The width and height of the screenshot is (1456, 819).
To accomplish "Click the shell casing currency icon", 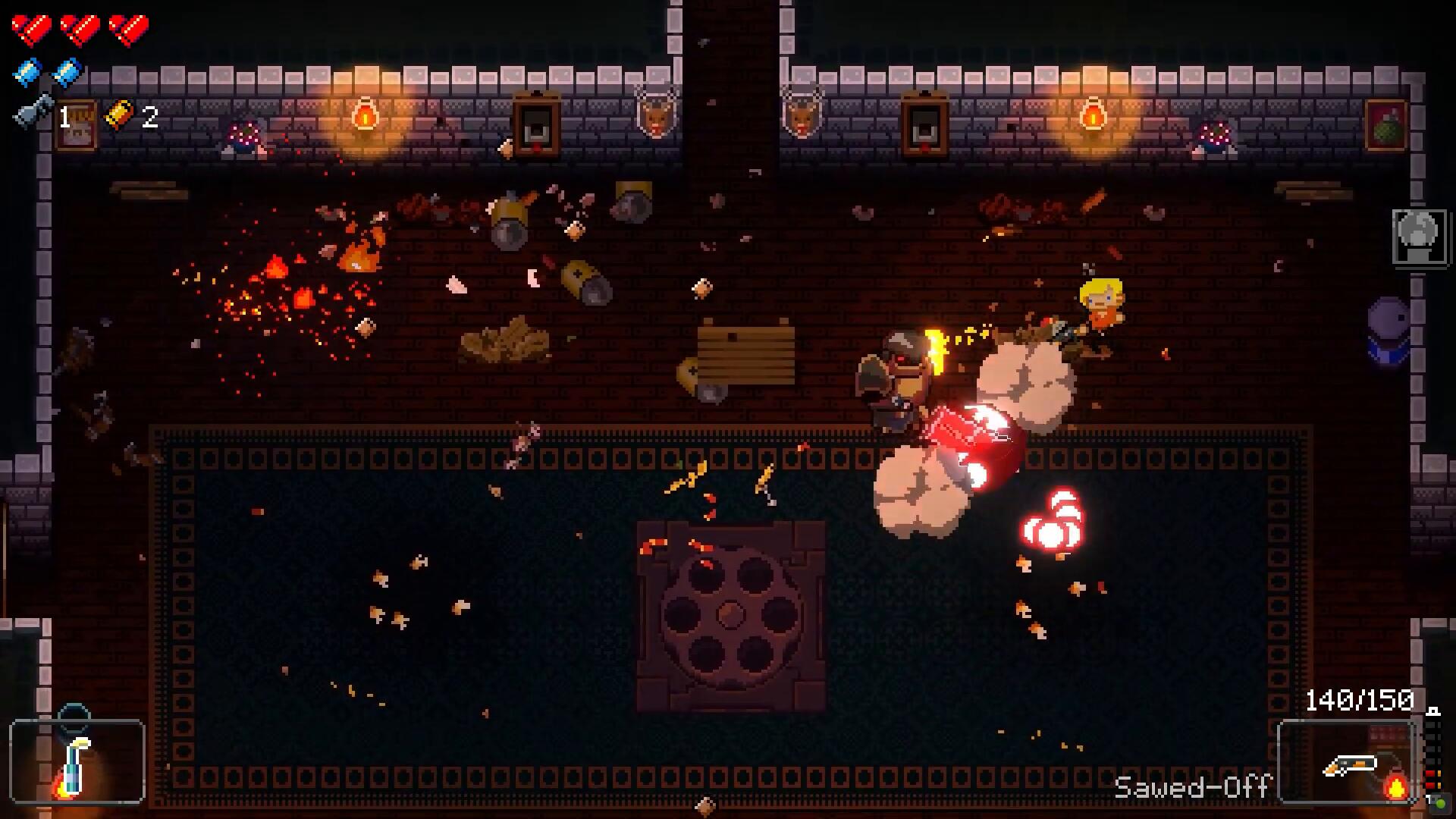I will pos(120,115).
